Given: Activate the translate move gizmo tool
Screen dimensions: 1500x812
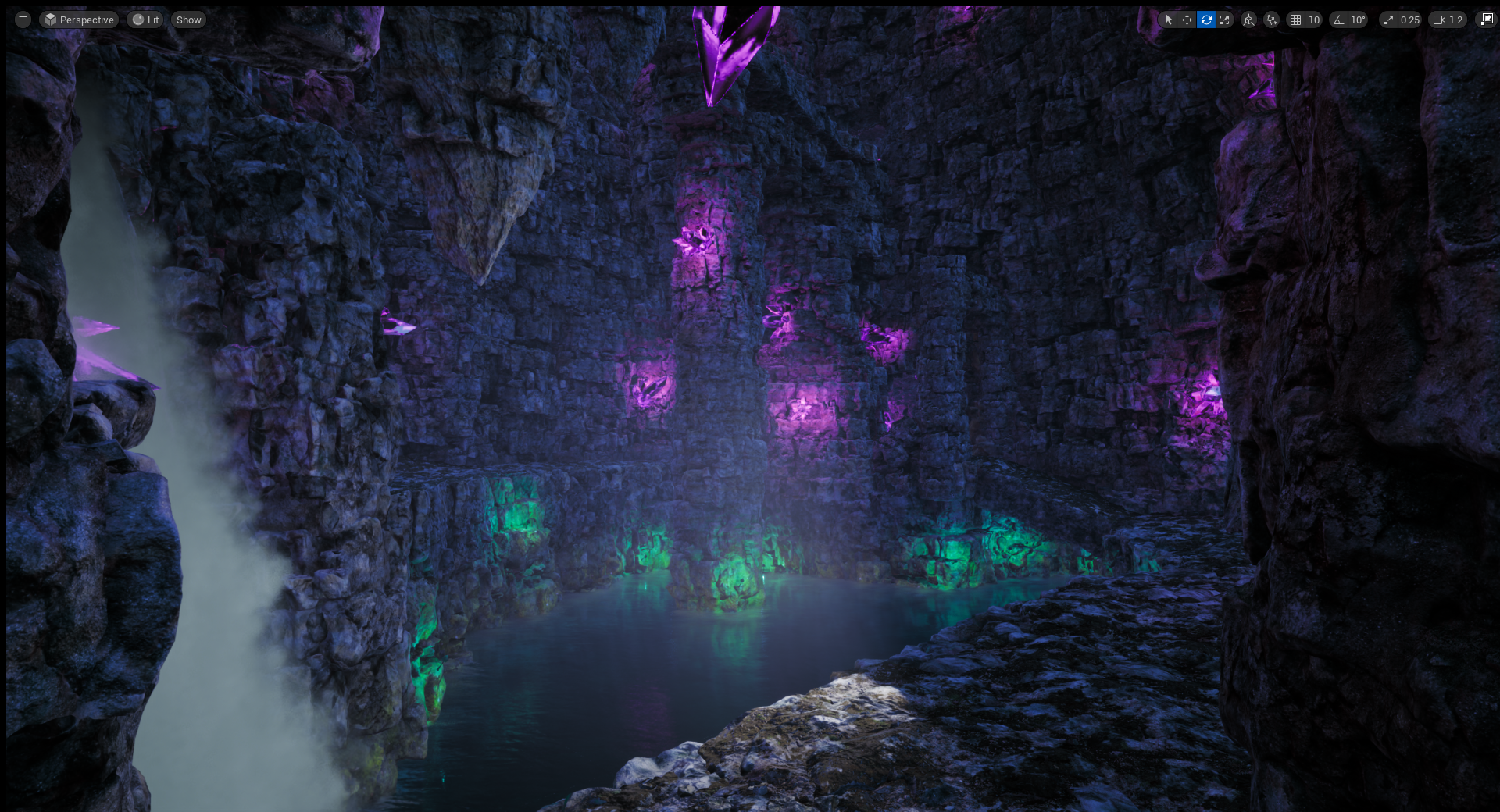Looking at the screenshot, I should 1187,20.
